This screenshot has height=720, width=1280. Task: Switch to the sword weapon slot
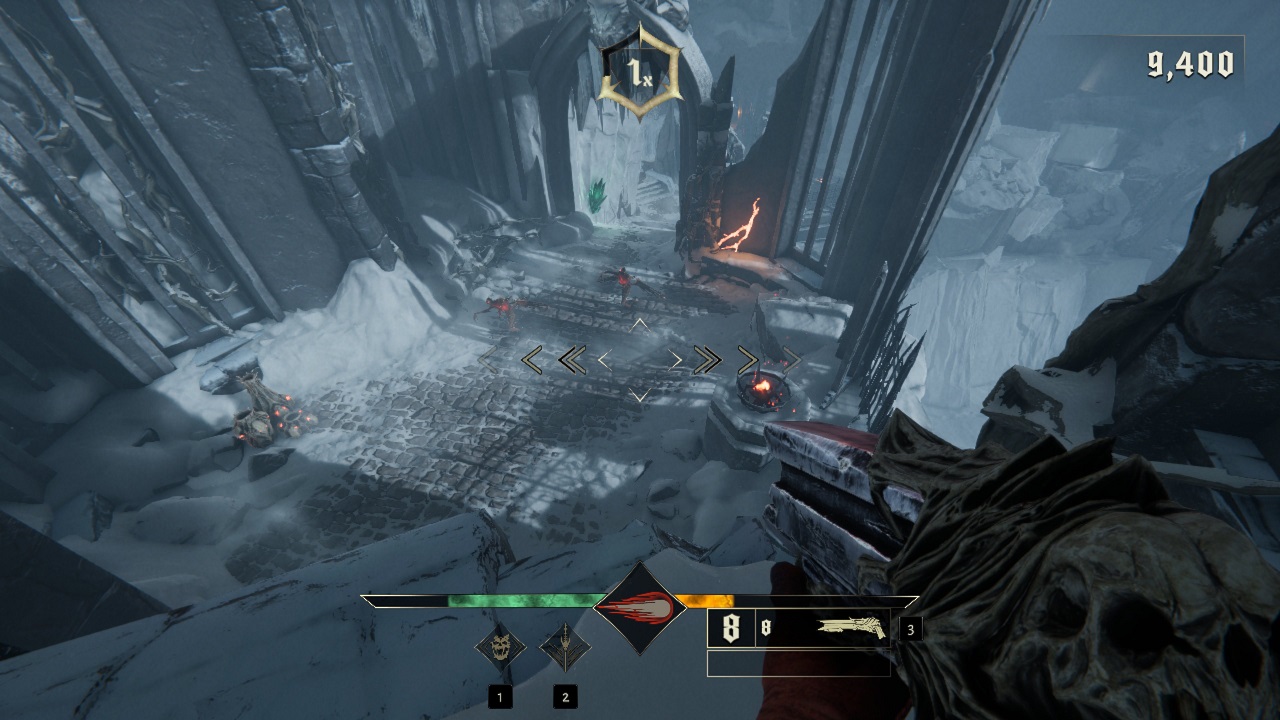click(x=564, y=647)
